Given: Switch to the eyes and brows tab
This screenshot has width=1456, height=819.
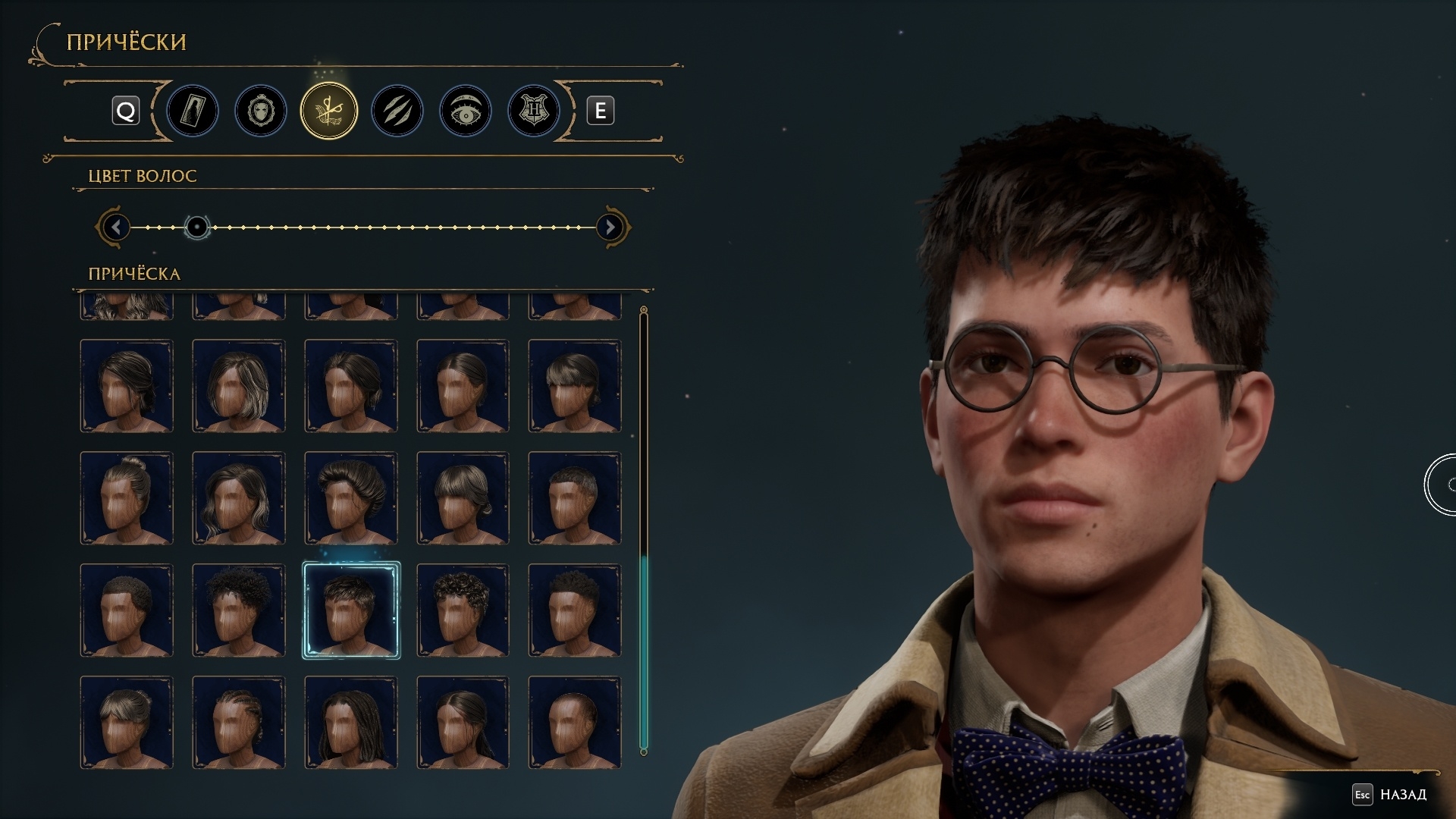Looking at the screenshot, I should (x=466, y=111).
